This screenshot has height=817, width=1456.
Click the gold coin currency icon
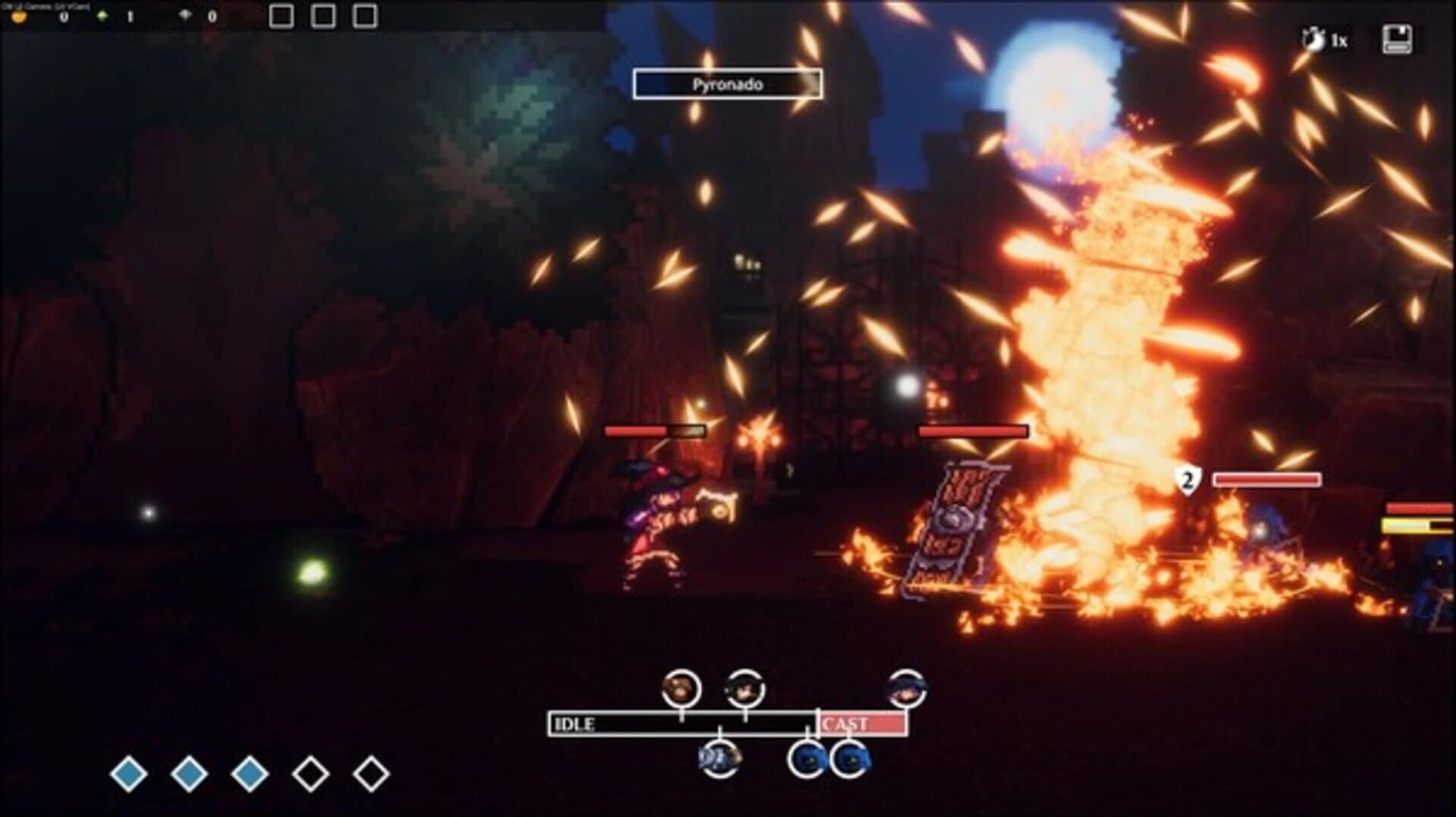pyautogui.click(x=19, y=16)
